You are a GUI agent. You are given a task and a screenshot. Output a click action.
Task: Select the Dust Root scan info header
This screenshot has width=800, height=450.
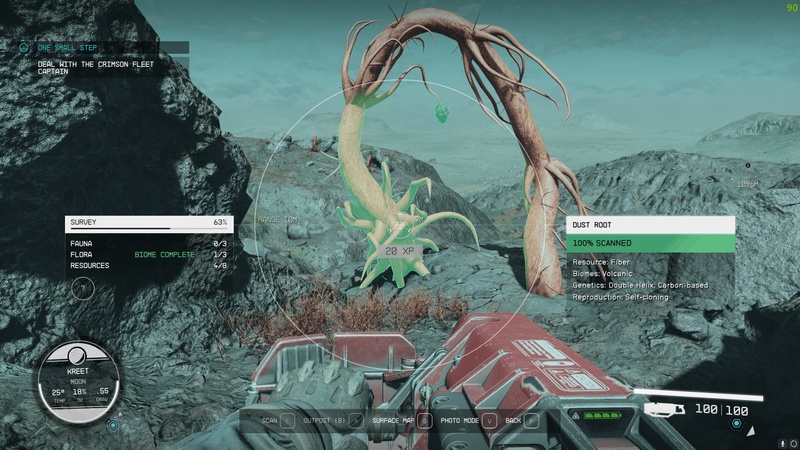[x=650, y=225]
